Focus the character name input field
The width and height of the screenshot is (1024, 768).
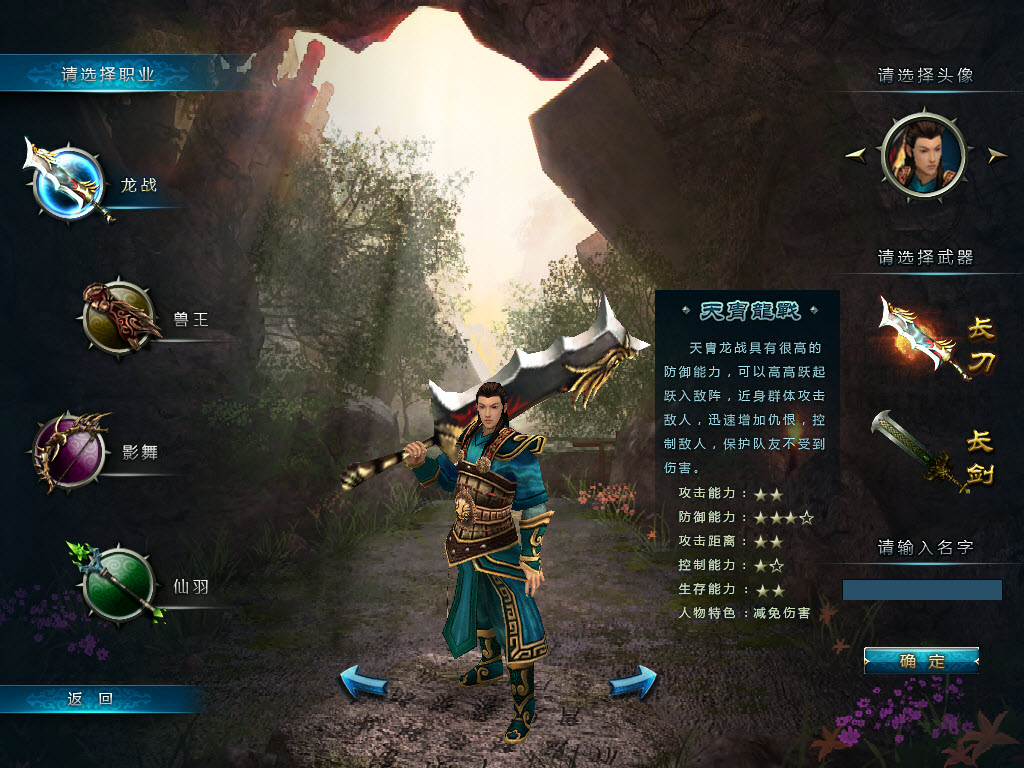921,590
